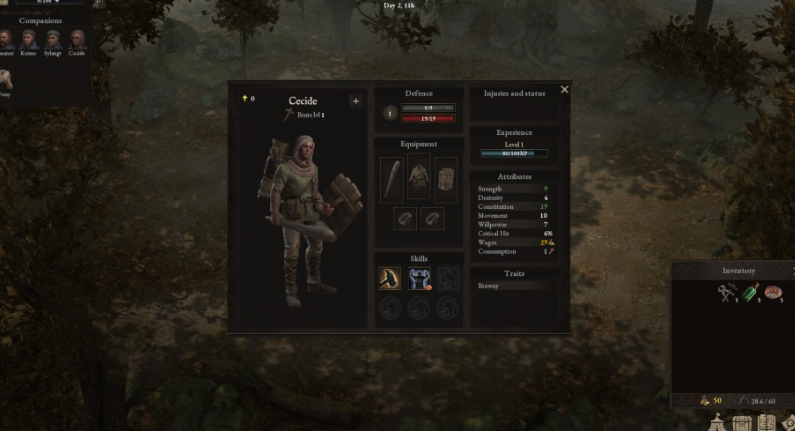Choose the flexing arms skill icon
This screenshot has height=431, width=795.
419,278
